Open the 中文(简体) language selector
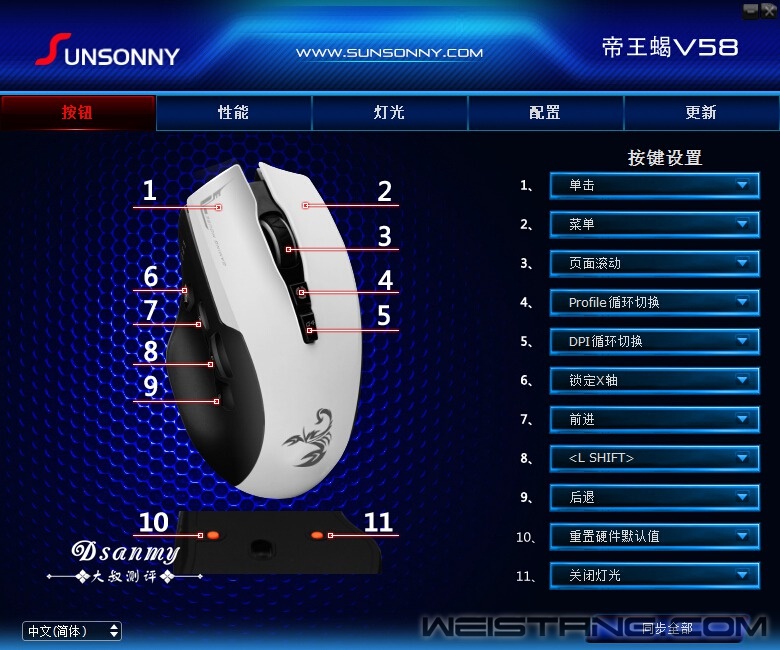This screenshot has width=780, height=650. pos(72,631)
